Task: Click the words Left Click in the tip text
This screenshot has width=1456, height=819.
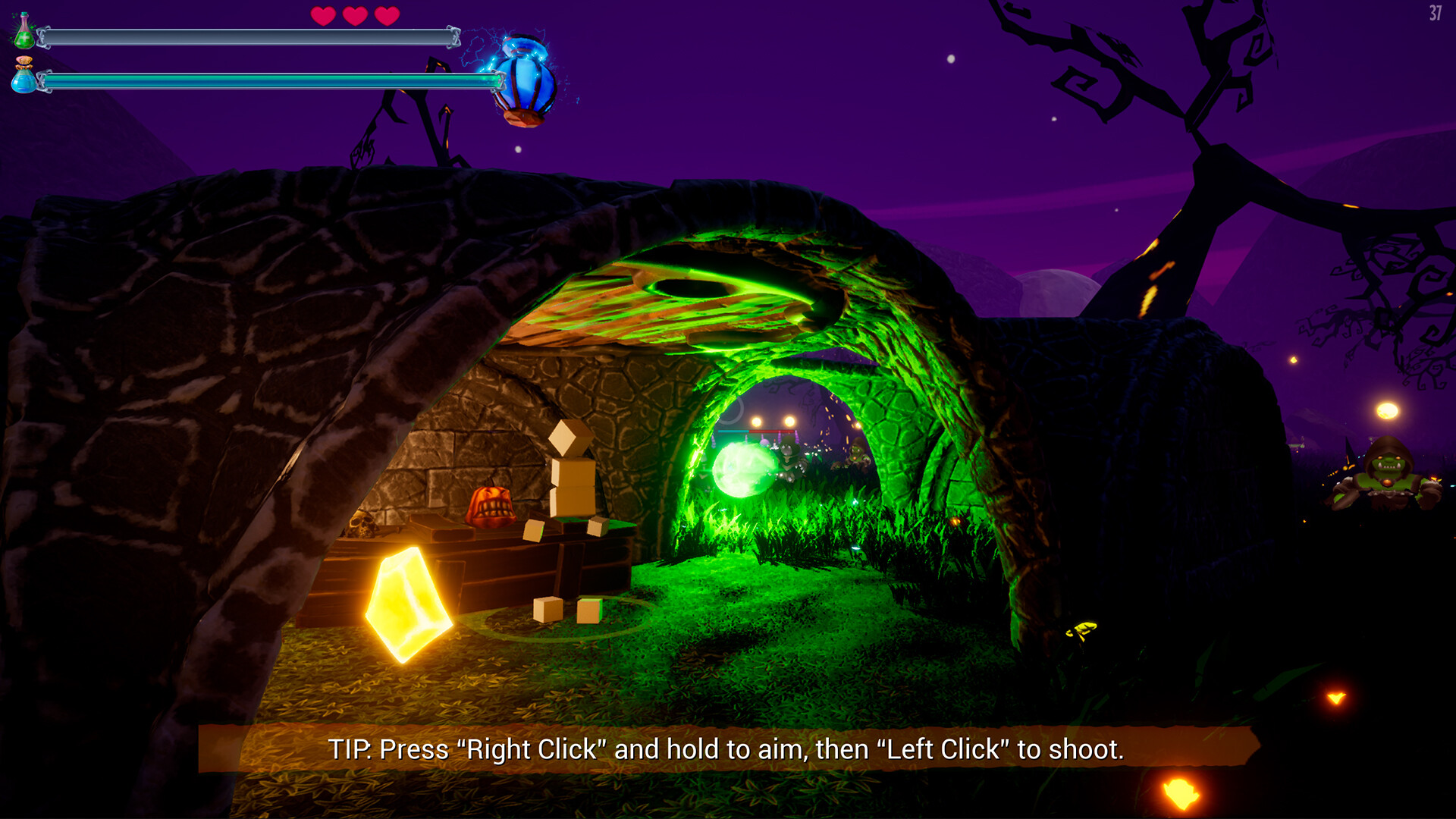Action: point(944,752)
